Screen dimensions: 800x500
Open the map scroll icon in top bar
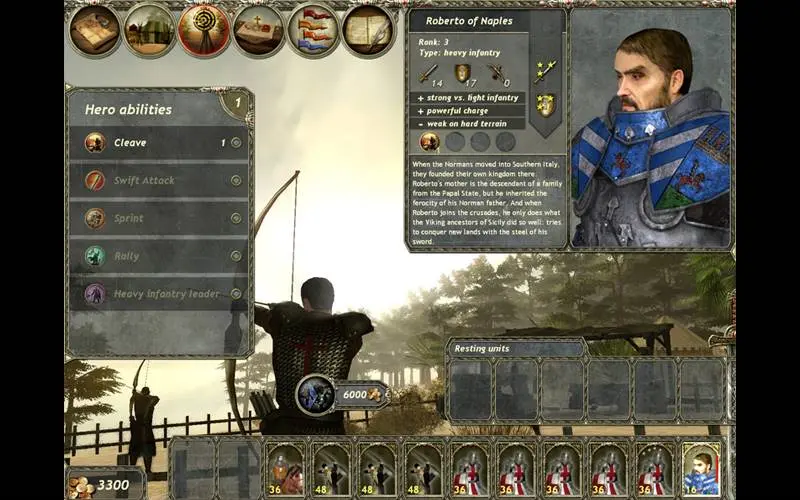[96, 31]
